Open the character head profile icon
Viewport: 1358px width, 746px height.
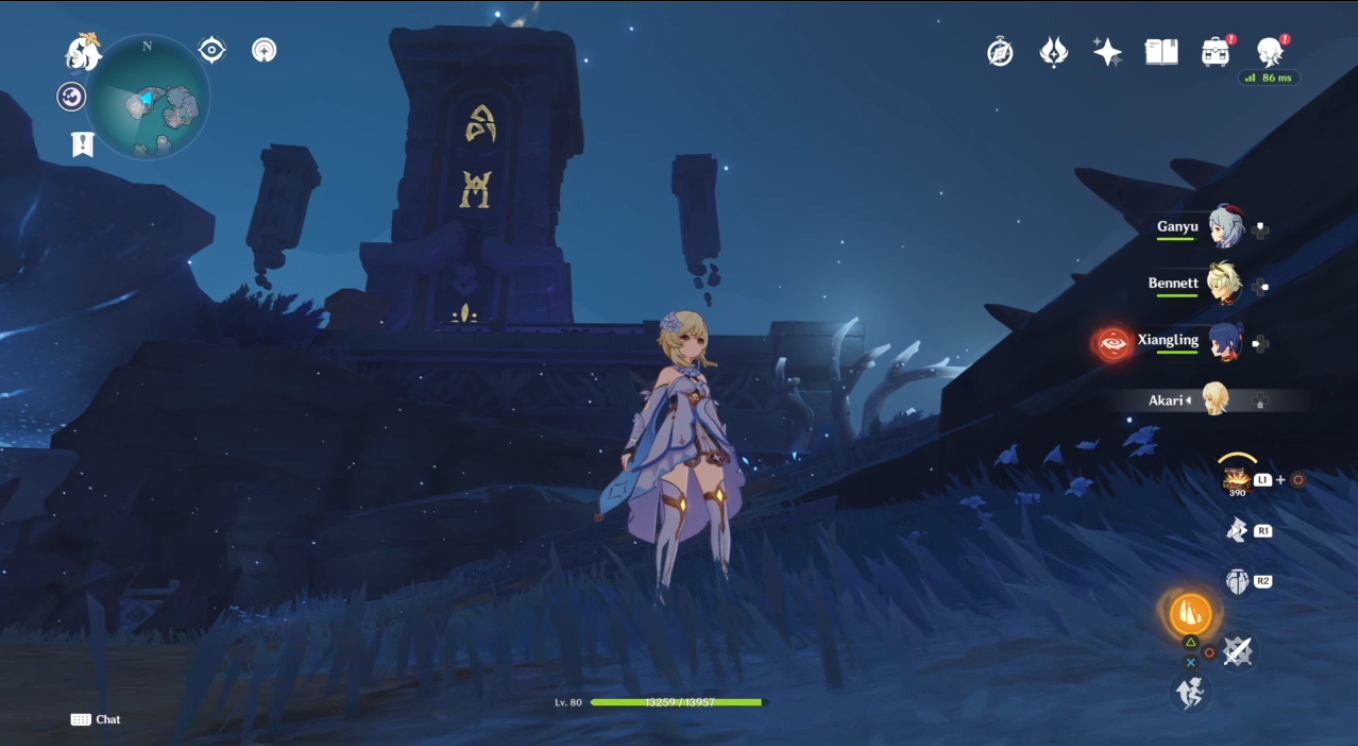(1269, 50)
